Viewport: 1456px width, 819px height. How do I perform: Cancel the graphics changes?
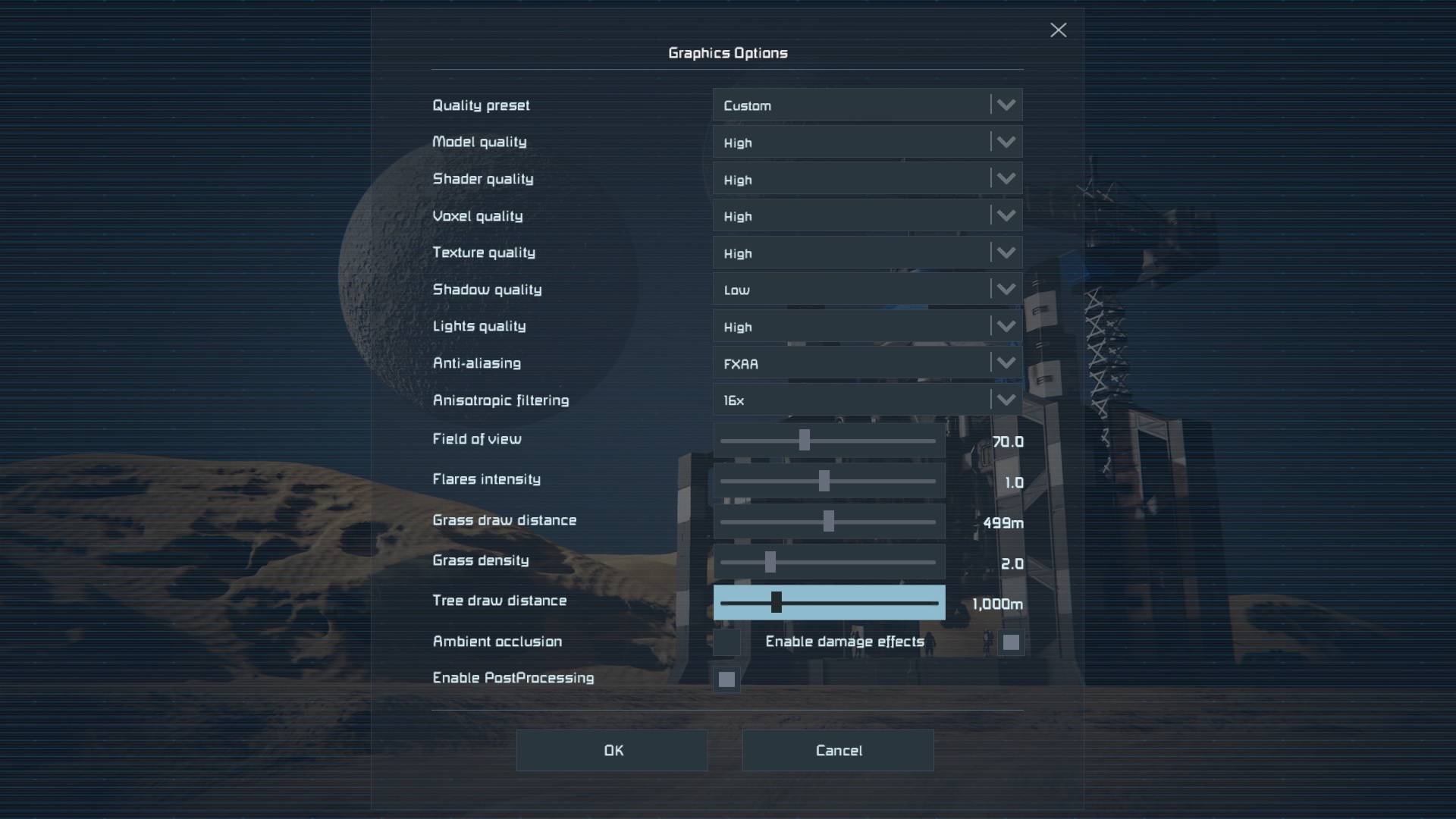pyautogui.click(x=838, y=751)
